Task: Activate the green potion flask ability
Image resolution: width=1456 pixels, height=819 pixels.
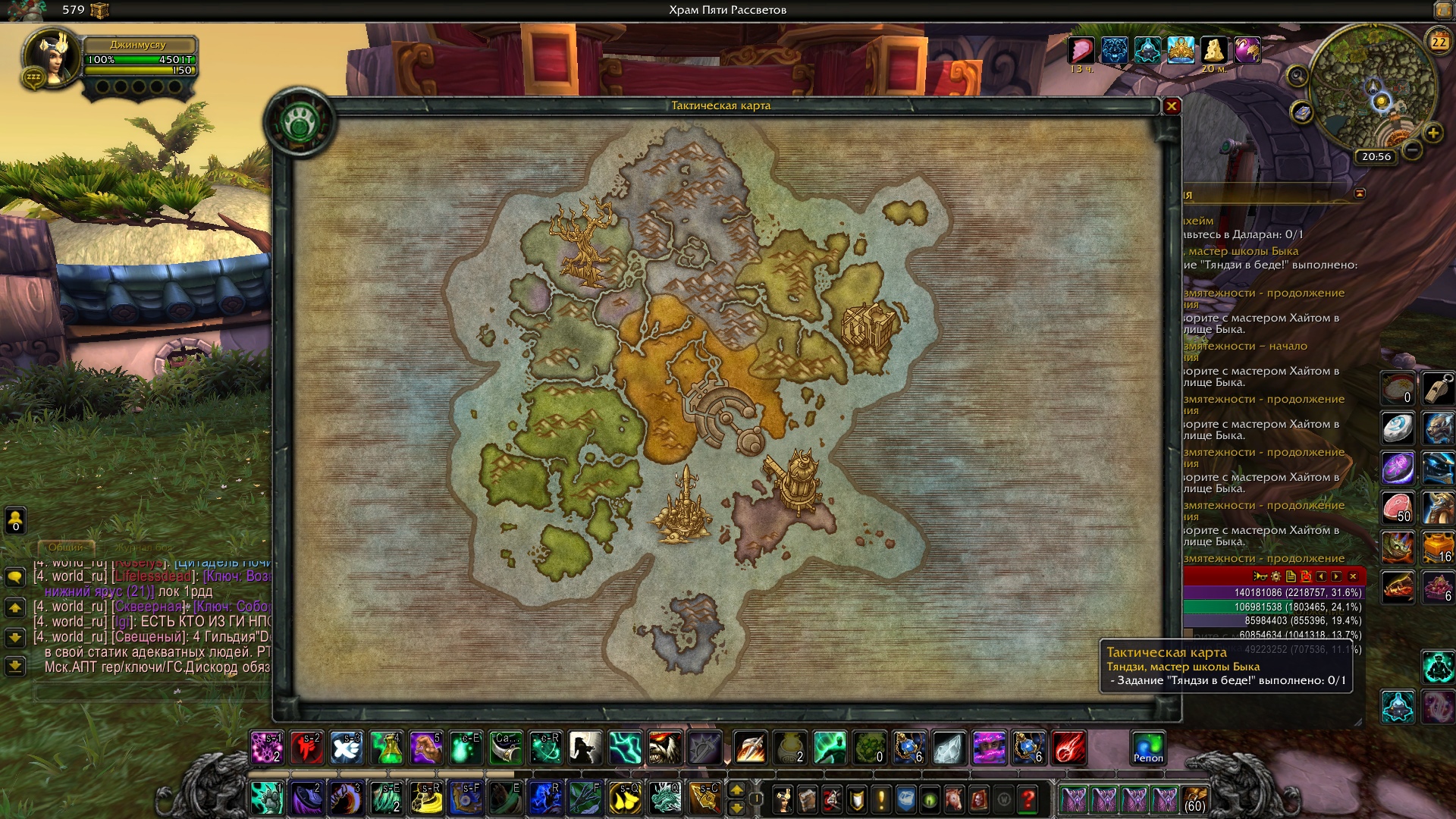Action: (x=387, y=748)
